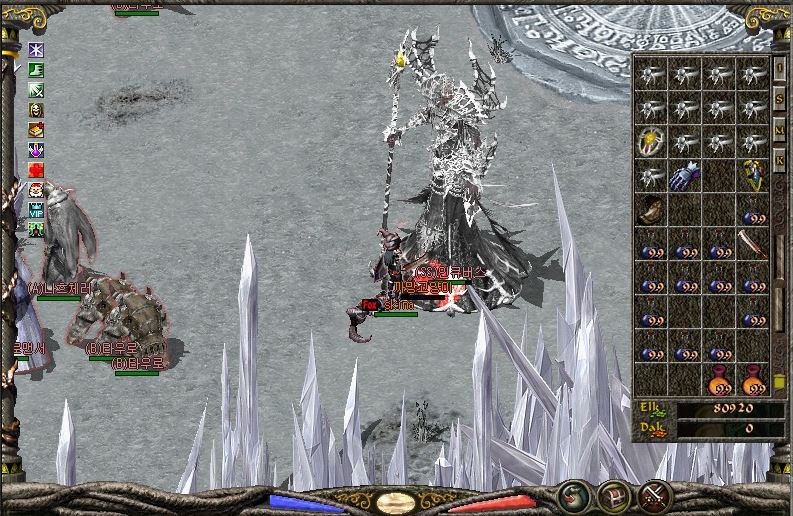Open the treasure chest round button

click(613, 495)
